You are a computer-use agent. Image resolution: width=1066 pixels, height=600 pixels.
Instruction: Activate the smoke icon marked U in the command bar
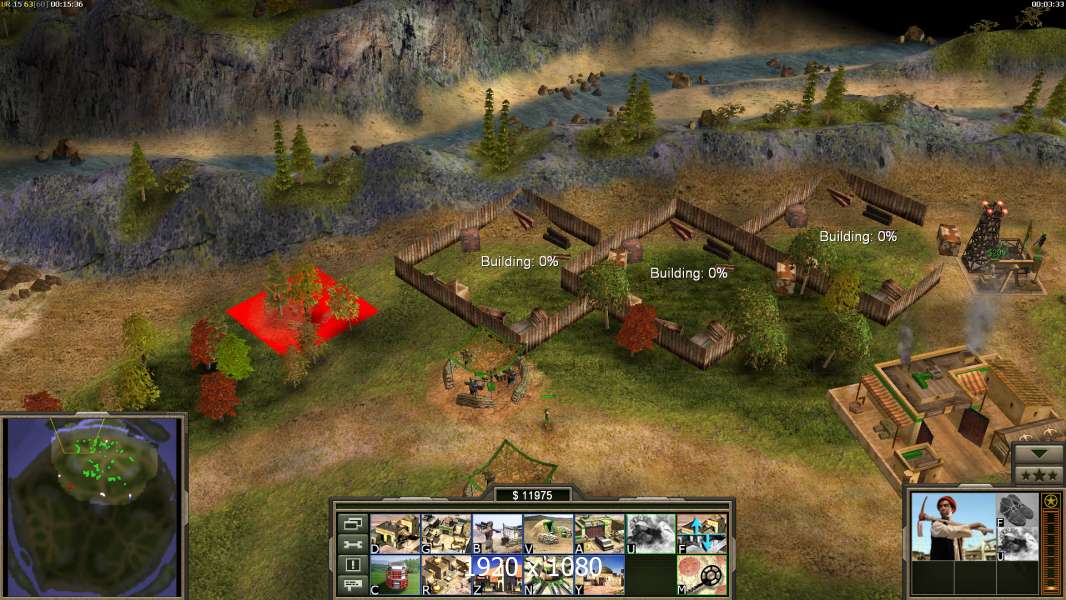coord(650,533)
